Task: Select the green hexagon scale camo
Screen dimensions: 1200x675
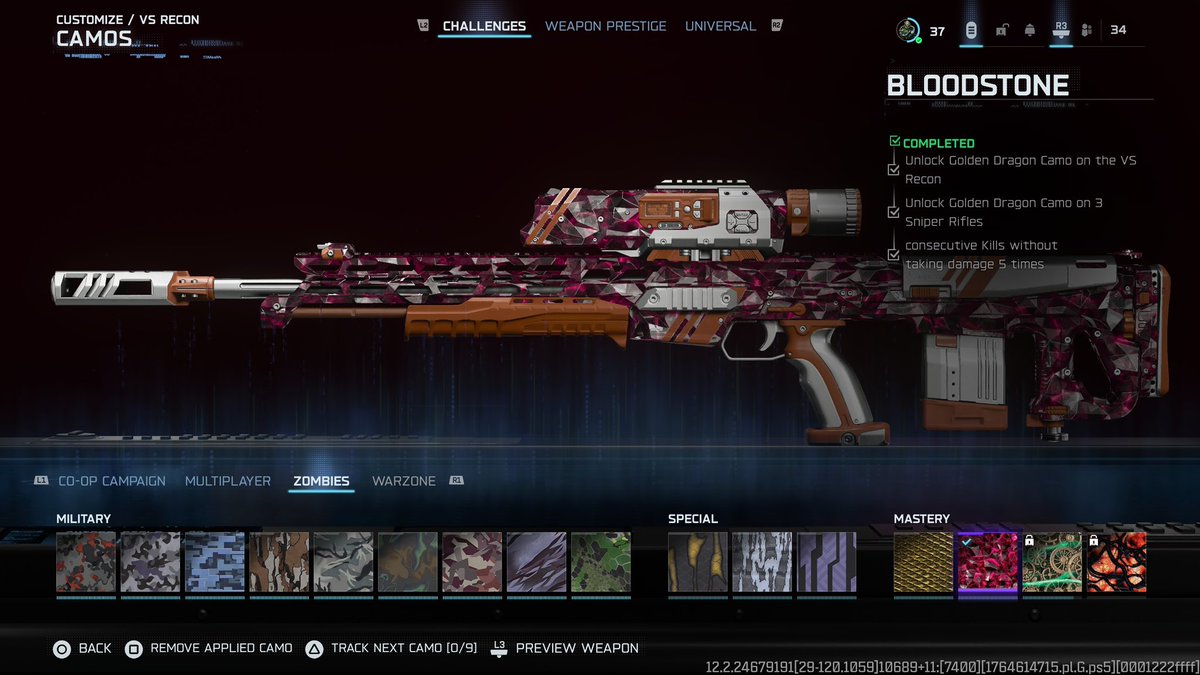Action: (601, 562)
